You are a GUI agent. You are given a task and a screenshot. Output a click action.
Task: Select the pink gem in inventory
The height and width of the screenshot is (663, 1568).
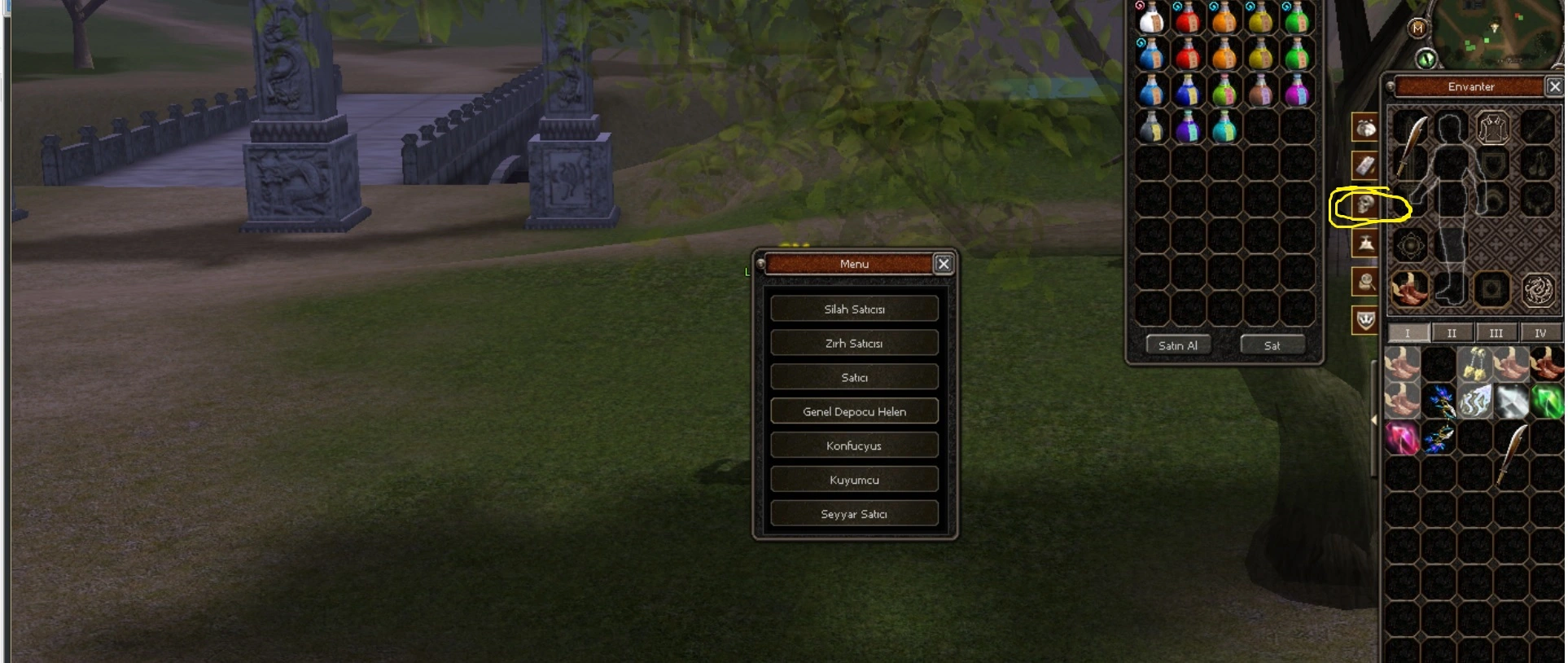click(1402, 439)
